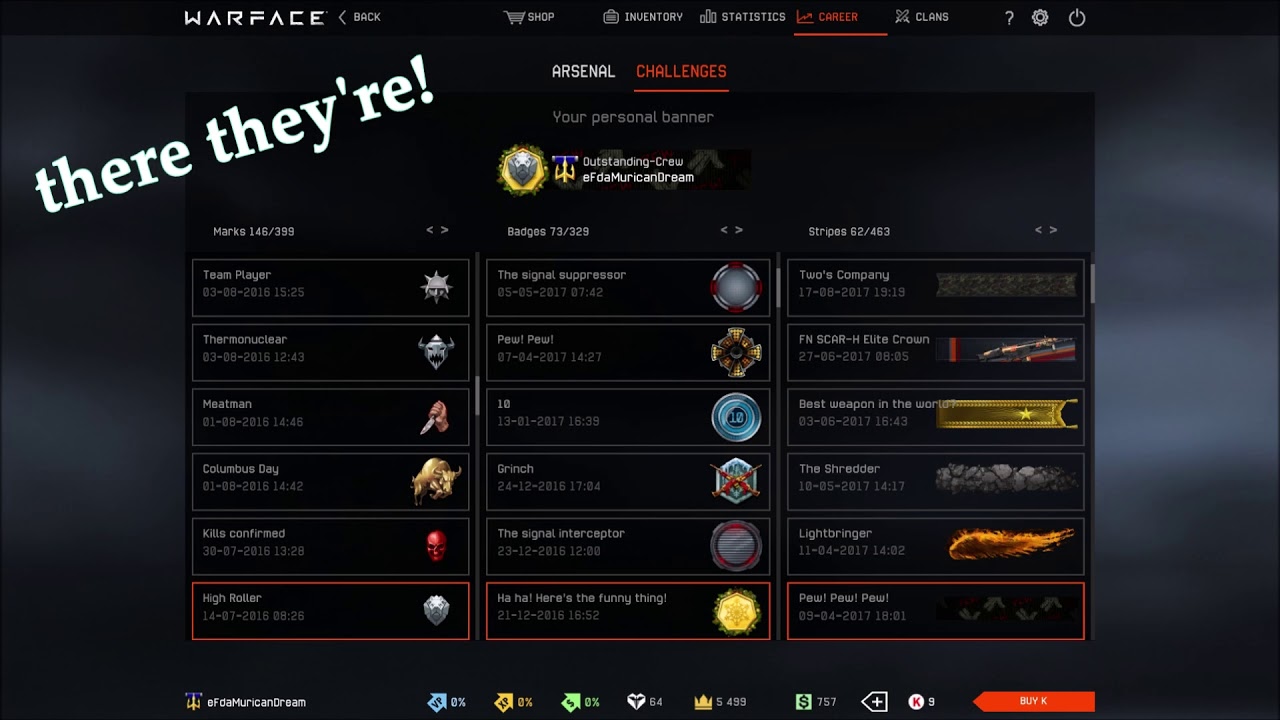Click the blue VP booster icon

click(437, 701)
